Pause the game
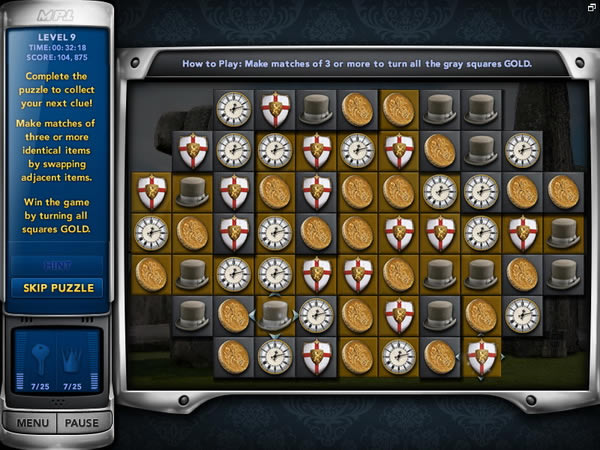 click(x=81, y=423)
